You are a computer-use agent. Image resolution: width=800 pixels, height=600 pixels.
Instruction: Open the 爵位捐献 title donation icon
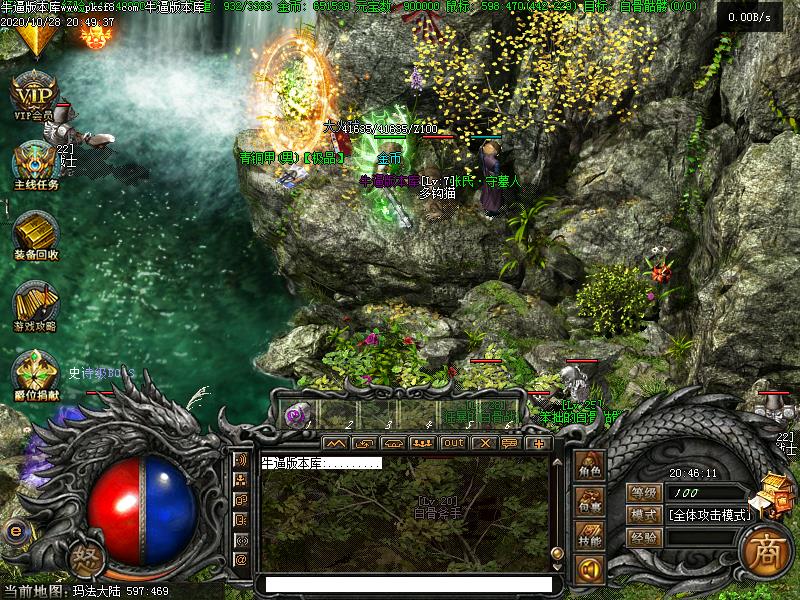coord(35,373)
